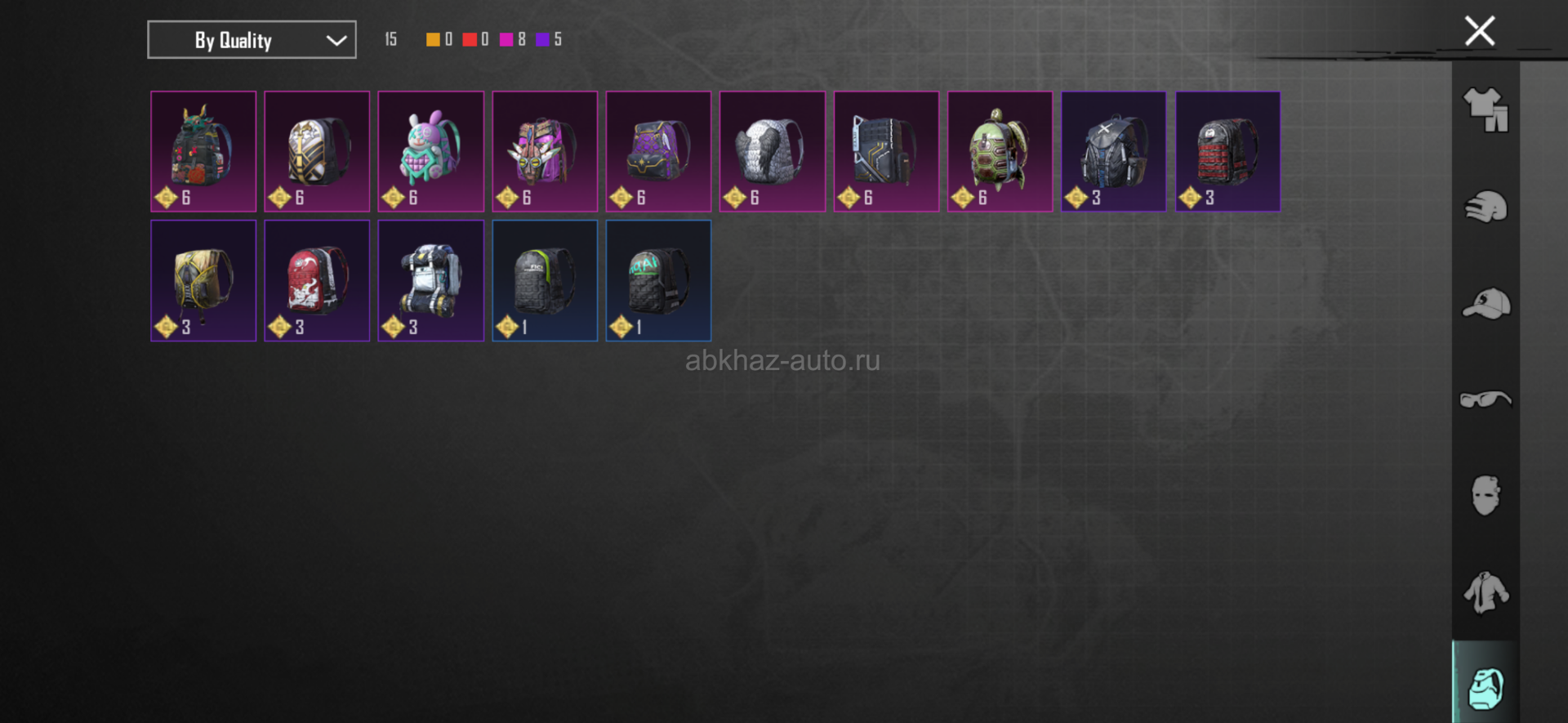Select the samurai helmet backpack
This screenshot has height=723, width=1568.
coord(203,152)
